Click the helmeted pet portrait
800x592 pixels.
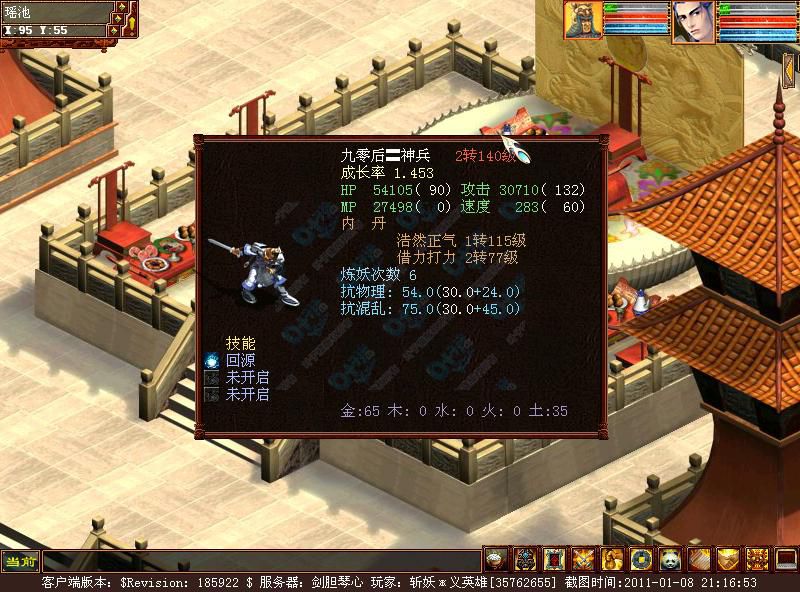583,20
